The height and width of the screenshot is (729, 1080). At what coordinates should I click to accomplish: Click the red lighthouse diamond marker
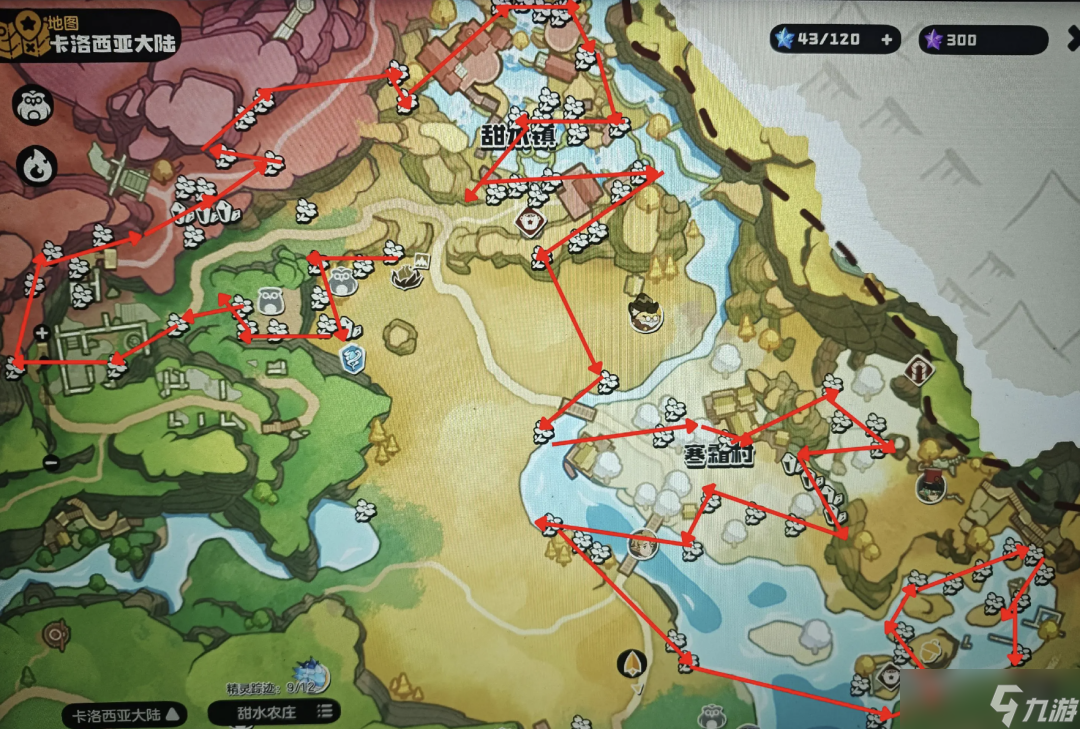pos(919,371)
